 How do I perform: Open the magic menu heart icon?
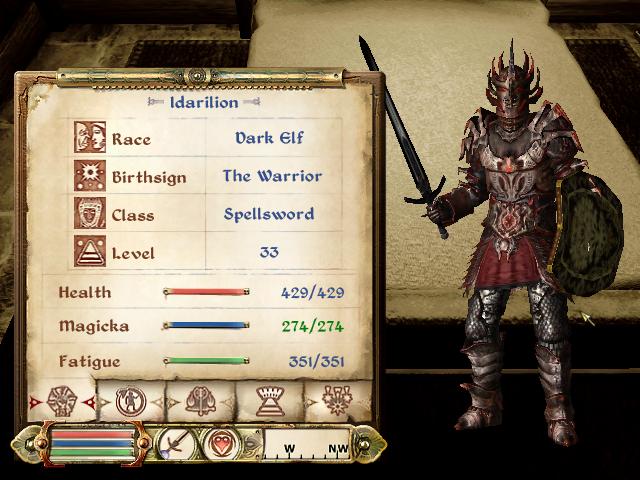(221, 442)
